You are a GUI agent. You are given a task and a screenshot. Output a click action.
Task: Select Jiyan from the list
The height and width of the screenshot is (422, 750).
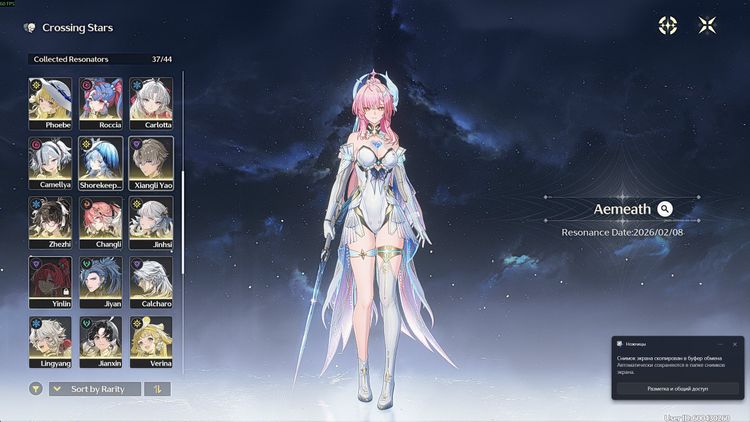click(x=101, y=282)
